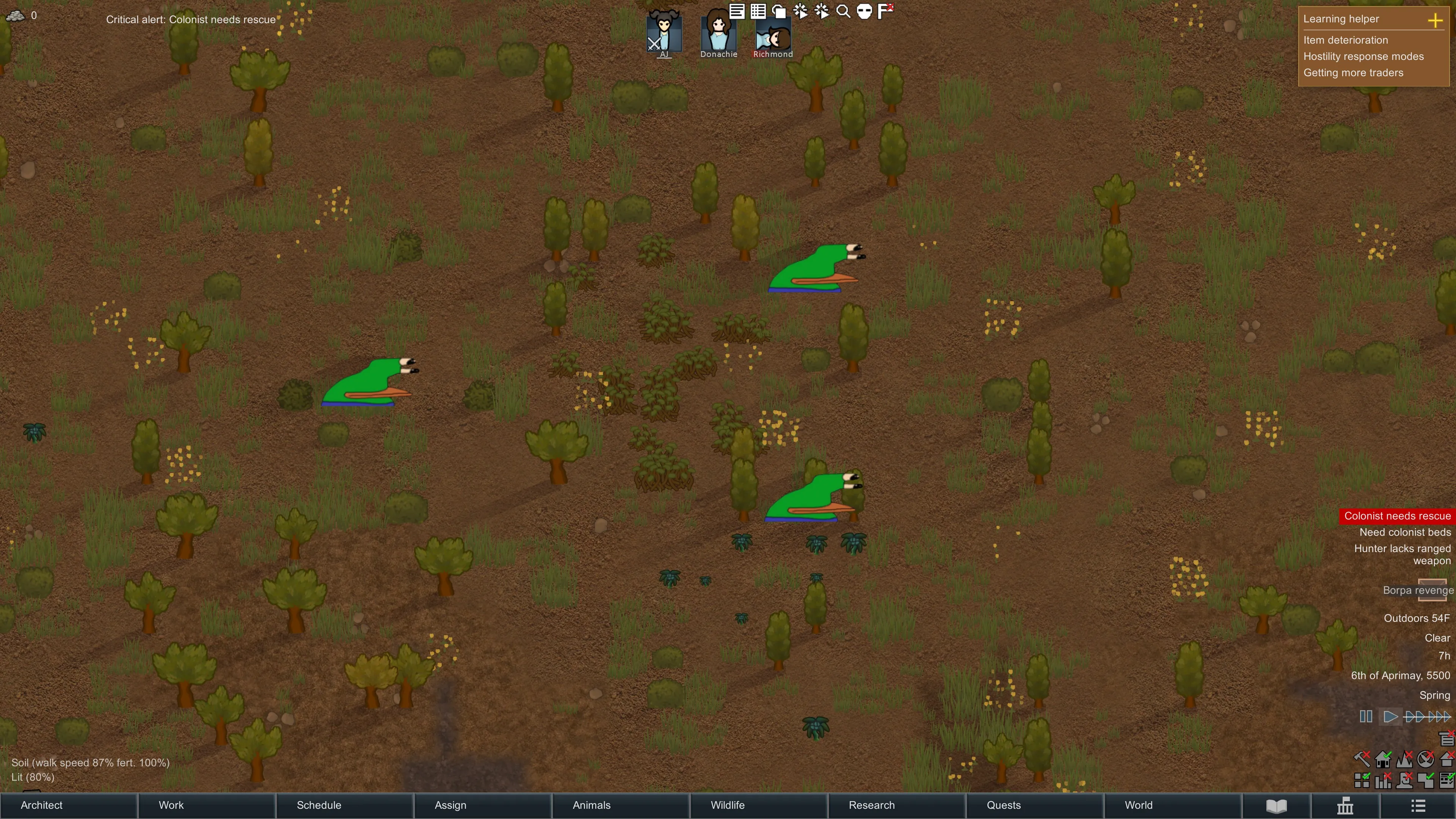Open the main menu list button

[1418, 805]
